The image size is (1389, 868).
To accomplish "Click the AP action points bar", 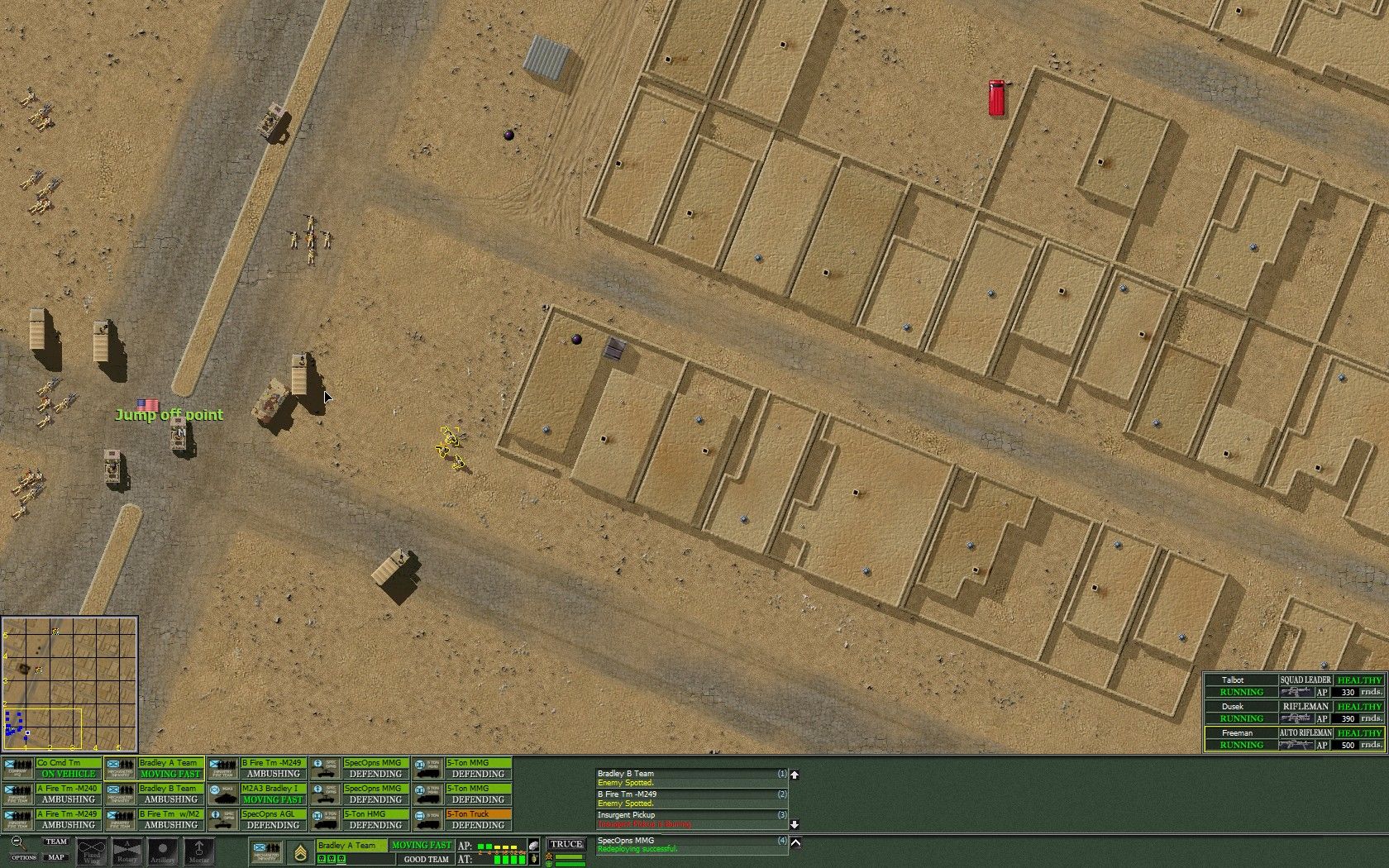I will tap(496, 846).
